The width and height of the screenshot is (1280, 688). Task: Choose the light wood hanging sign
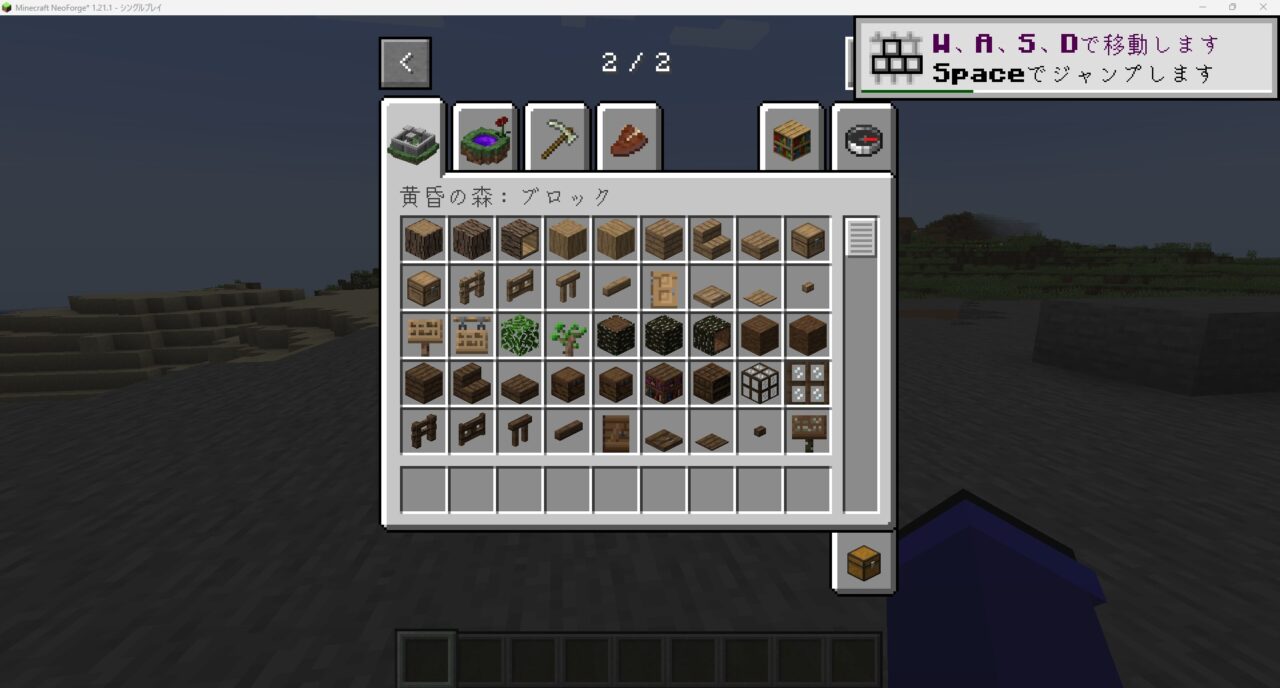click(x=472, y=336)
